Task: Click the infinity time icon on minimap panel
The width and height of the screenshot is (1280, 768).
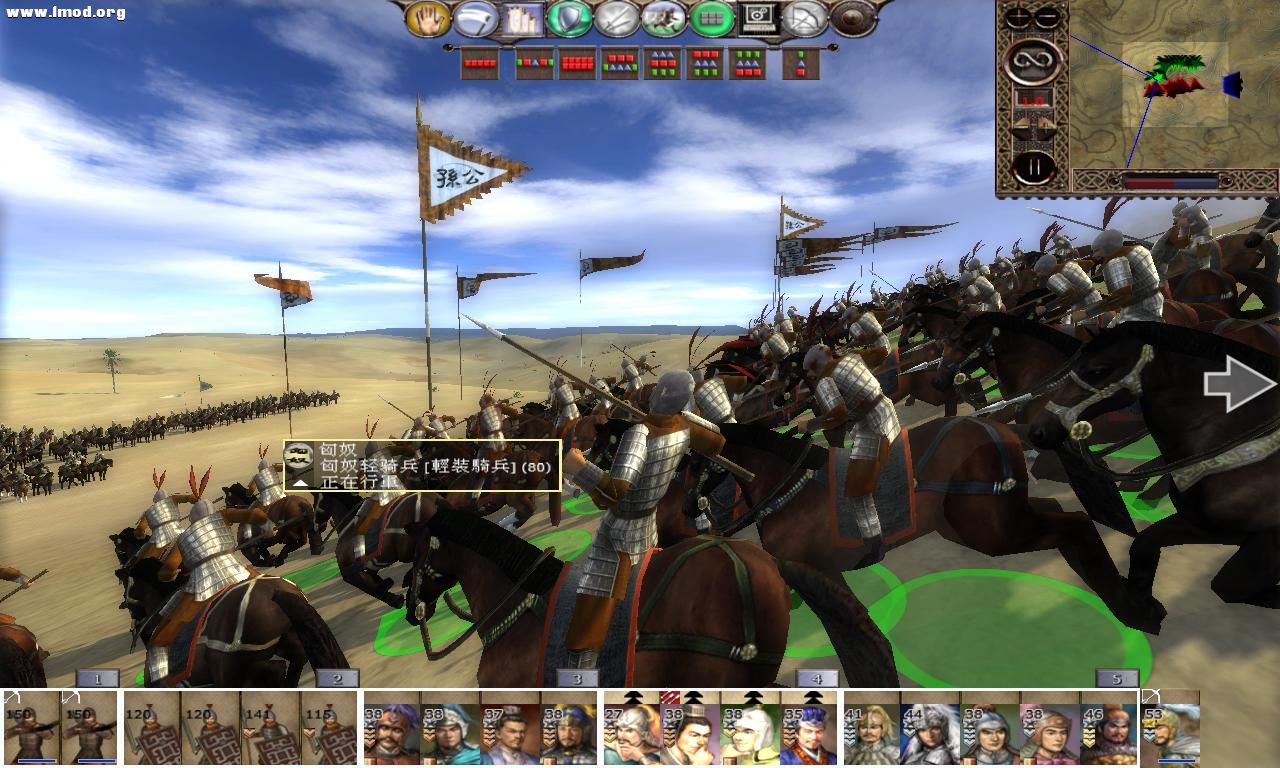Action: (x=1034, y=62)
